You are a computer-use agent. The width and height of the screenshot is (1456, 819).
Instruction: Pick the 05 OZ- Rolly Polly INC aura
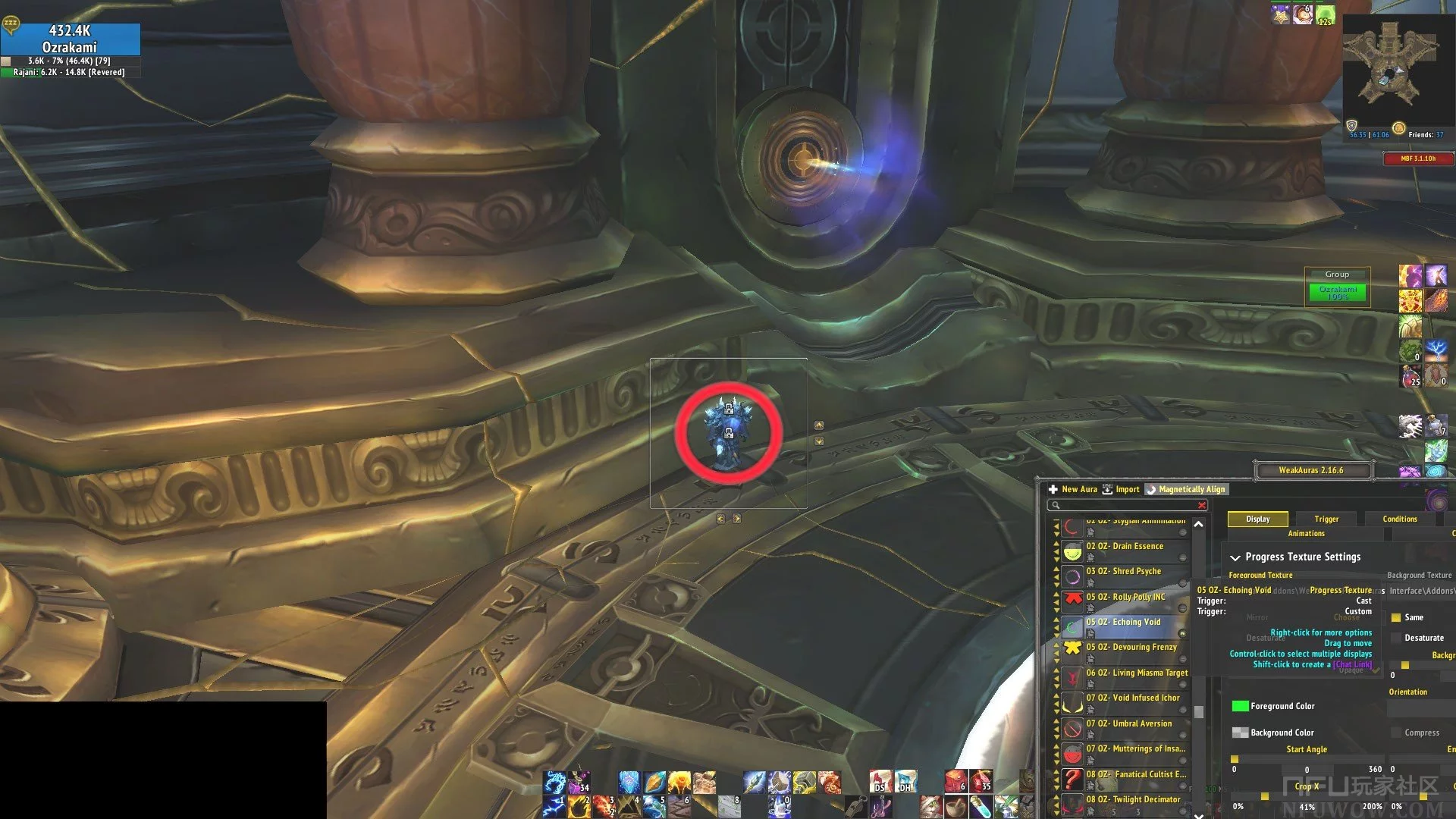coord(1125,597)
